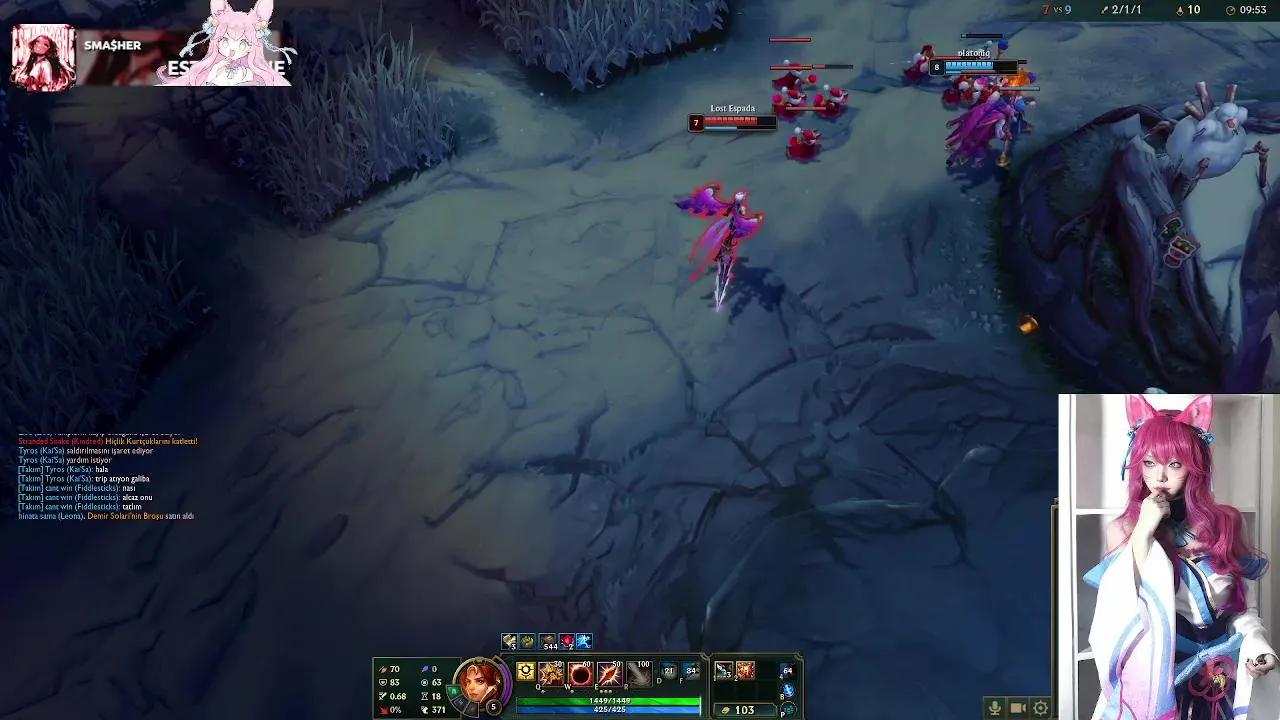Select the Q ability icon
1280x720 pixels.
(x=549, y=674)
